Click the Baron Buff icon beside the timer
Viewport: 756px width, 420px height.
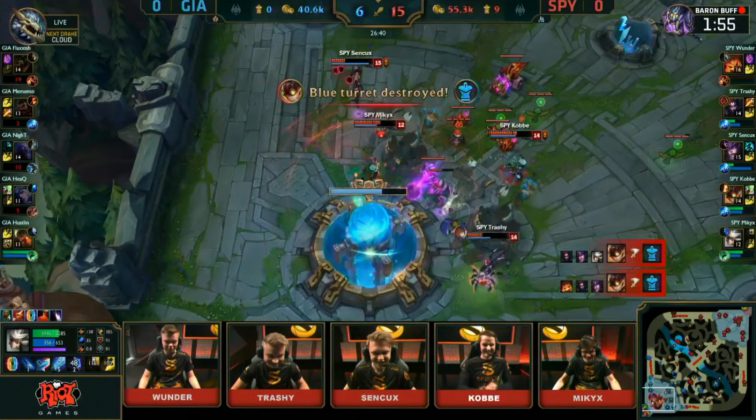click(x=680, y=19)
